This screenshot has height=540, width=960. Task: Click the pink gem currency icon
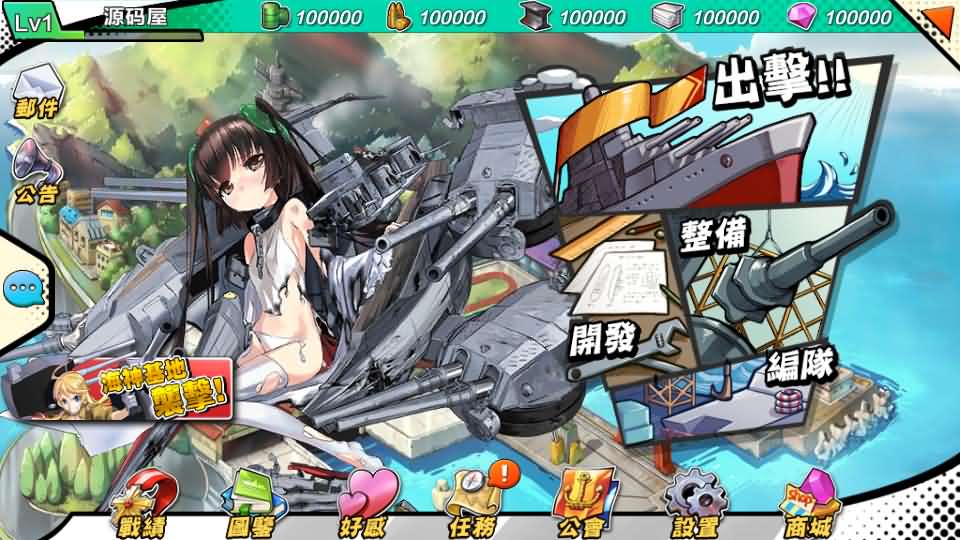(x=801, y=16)
